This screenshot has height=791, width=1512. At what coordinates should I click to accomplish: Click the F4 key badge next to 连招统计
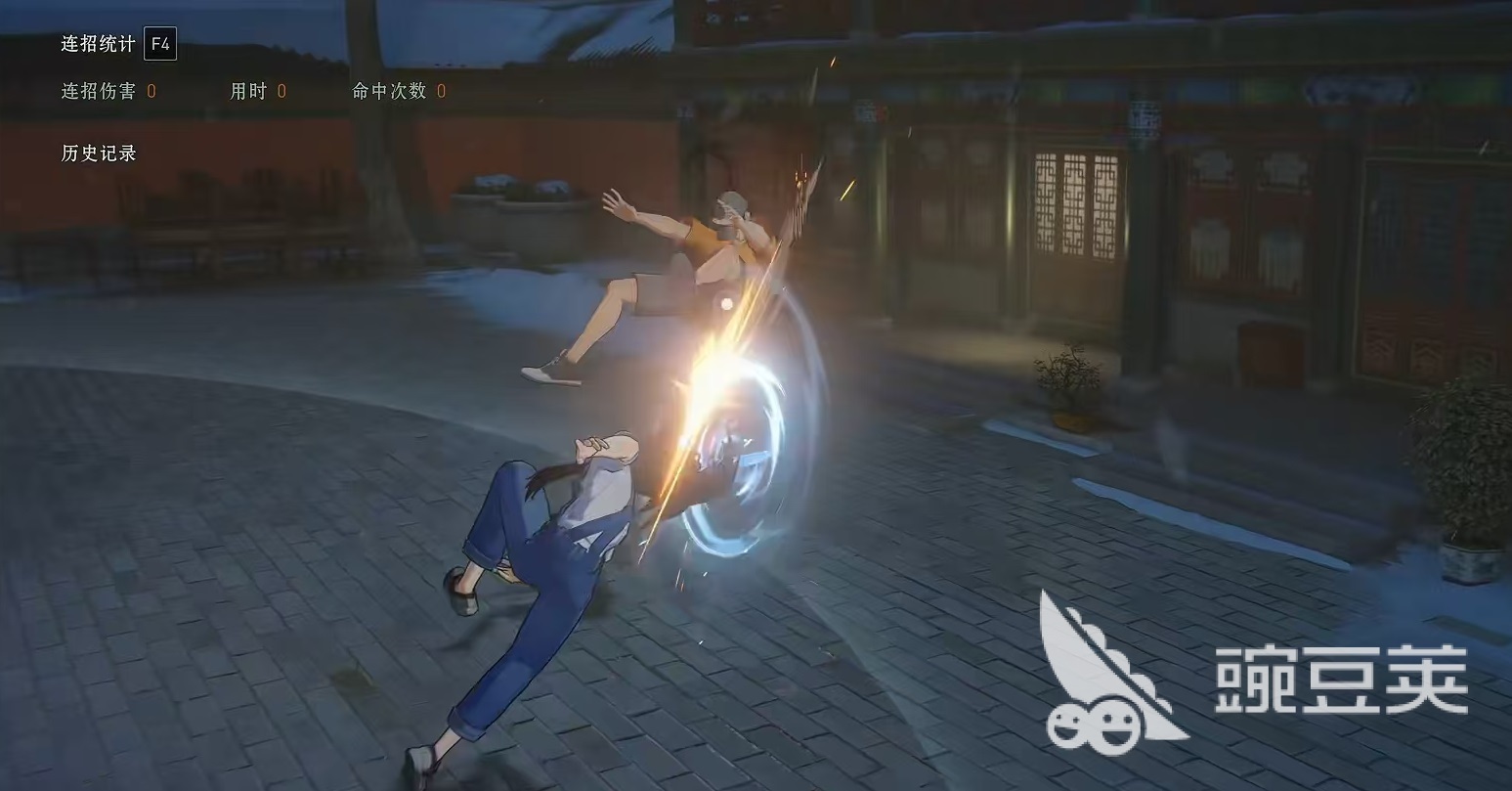pos(162,44)
